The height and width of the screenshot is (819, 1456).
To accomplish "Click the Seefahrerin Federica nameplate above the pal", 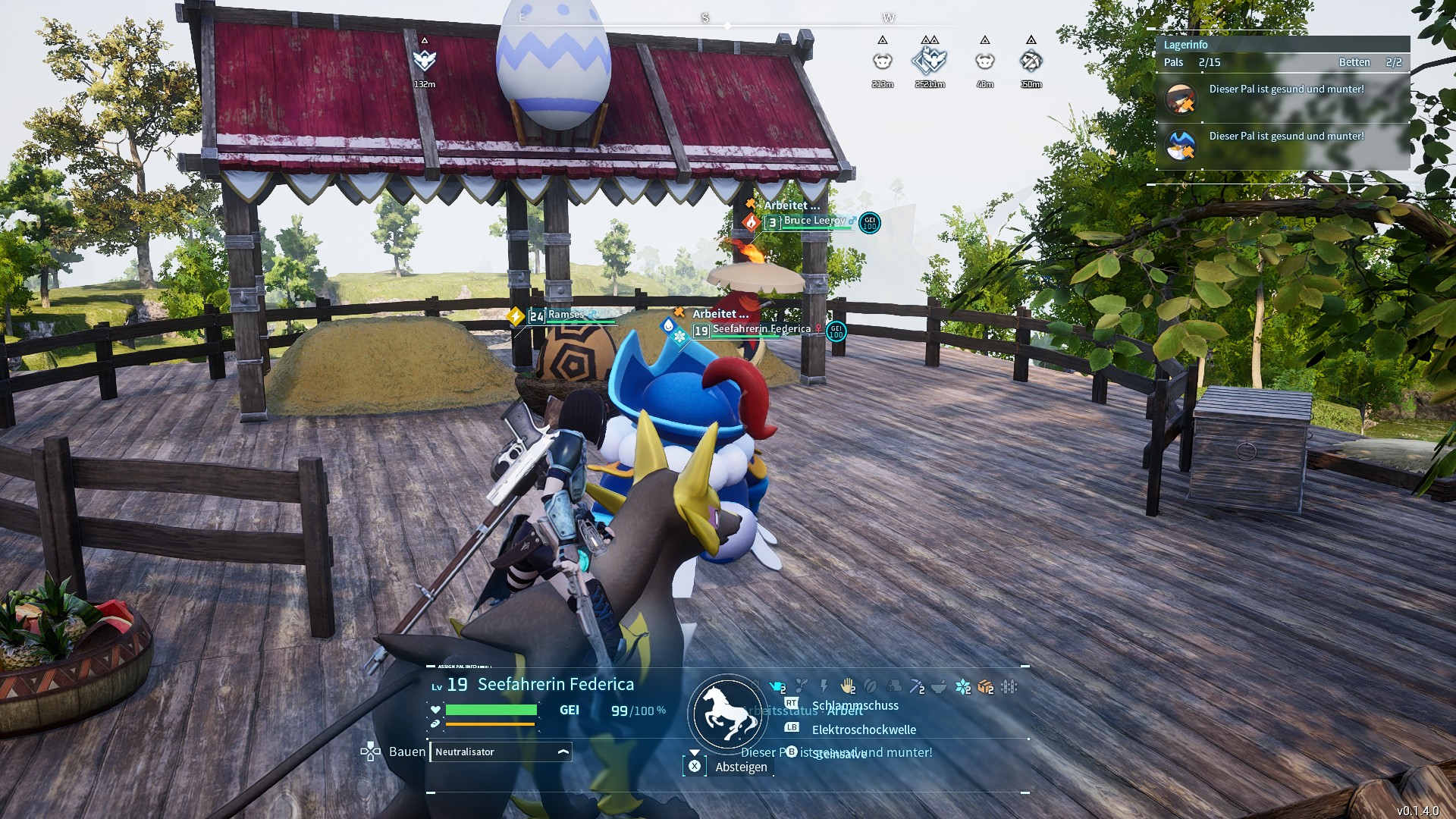I will [761, 329].
